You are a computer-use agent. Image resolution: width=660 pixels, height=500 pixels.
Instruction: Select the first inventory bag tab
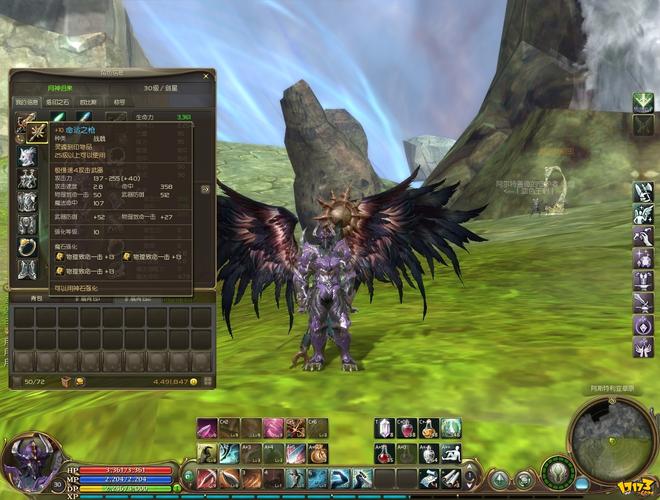(34, 298)
